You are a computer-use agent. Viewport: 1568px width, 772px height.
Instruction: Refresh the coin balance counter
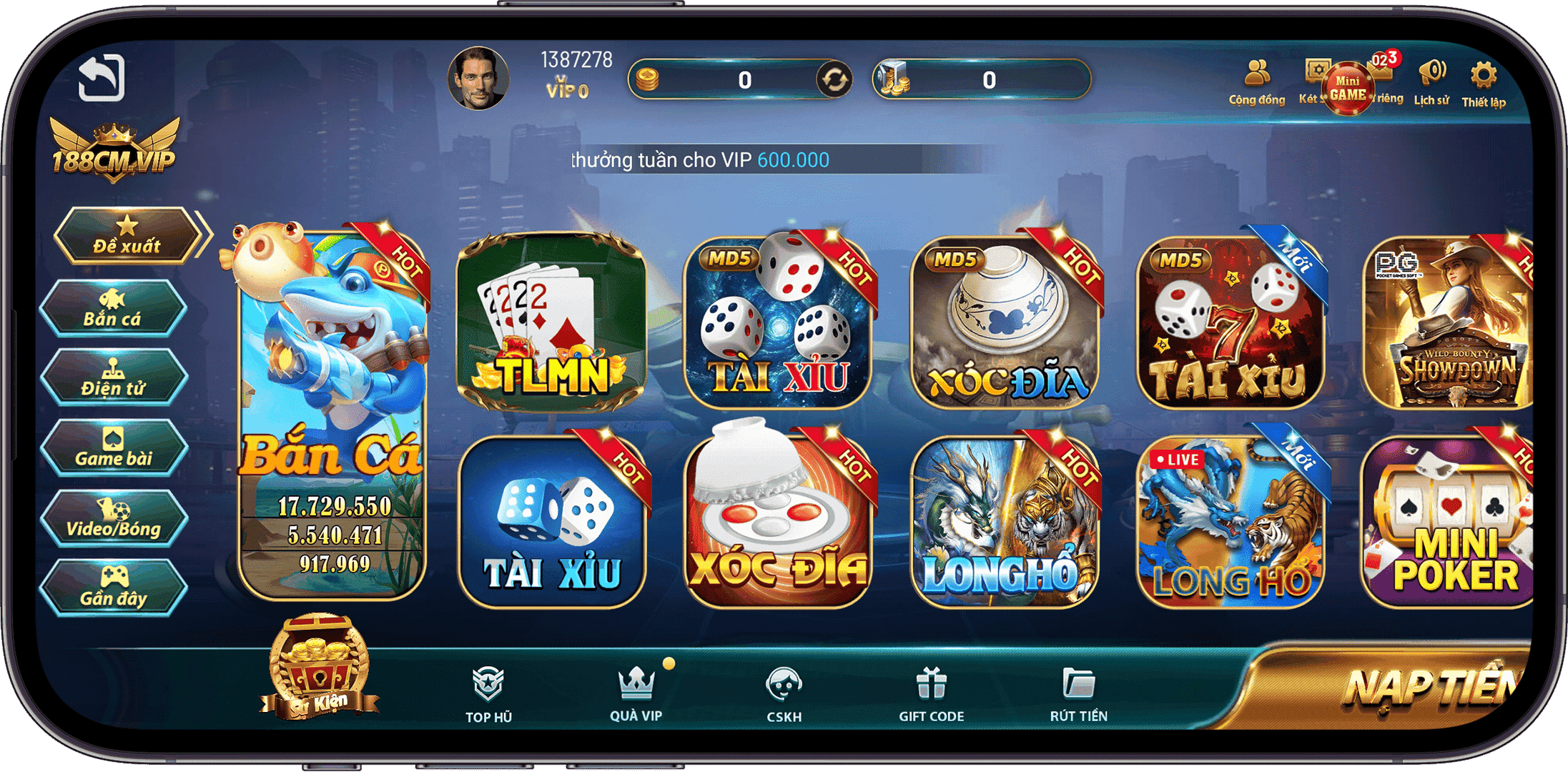click(833, 80)
